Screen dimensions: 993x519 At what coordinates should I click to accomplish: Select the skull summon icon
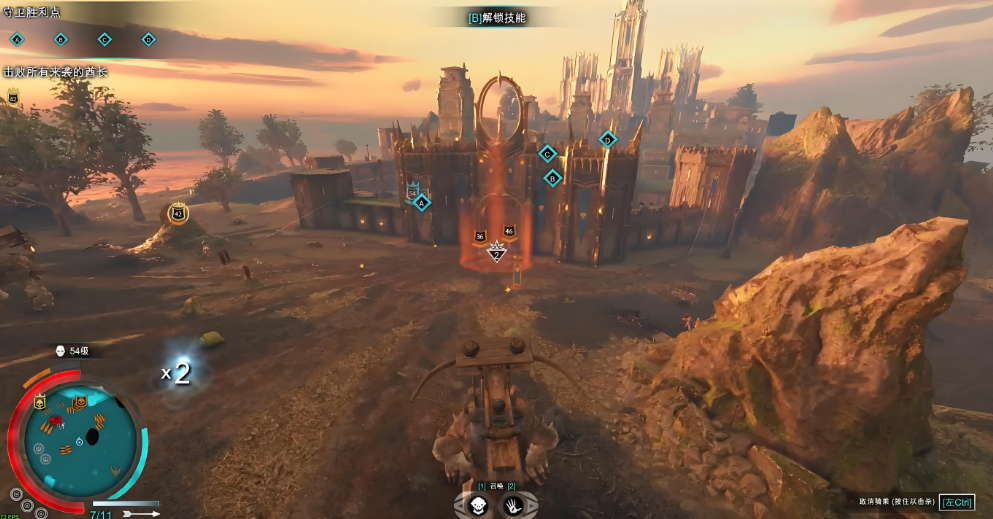(x=478, y=506)
